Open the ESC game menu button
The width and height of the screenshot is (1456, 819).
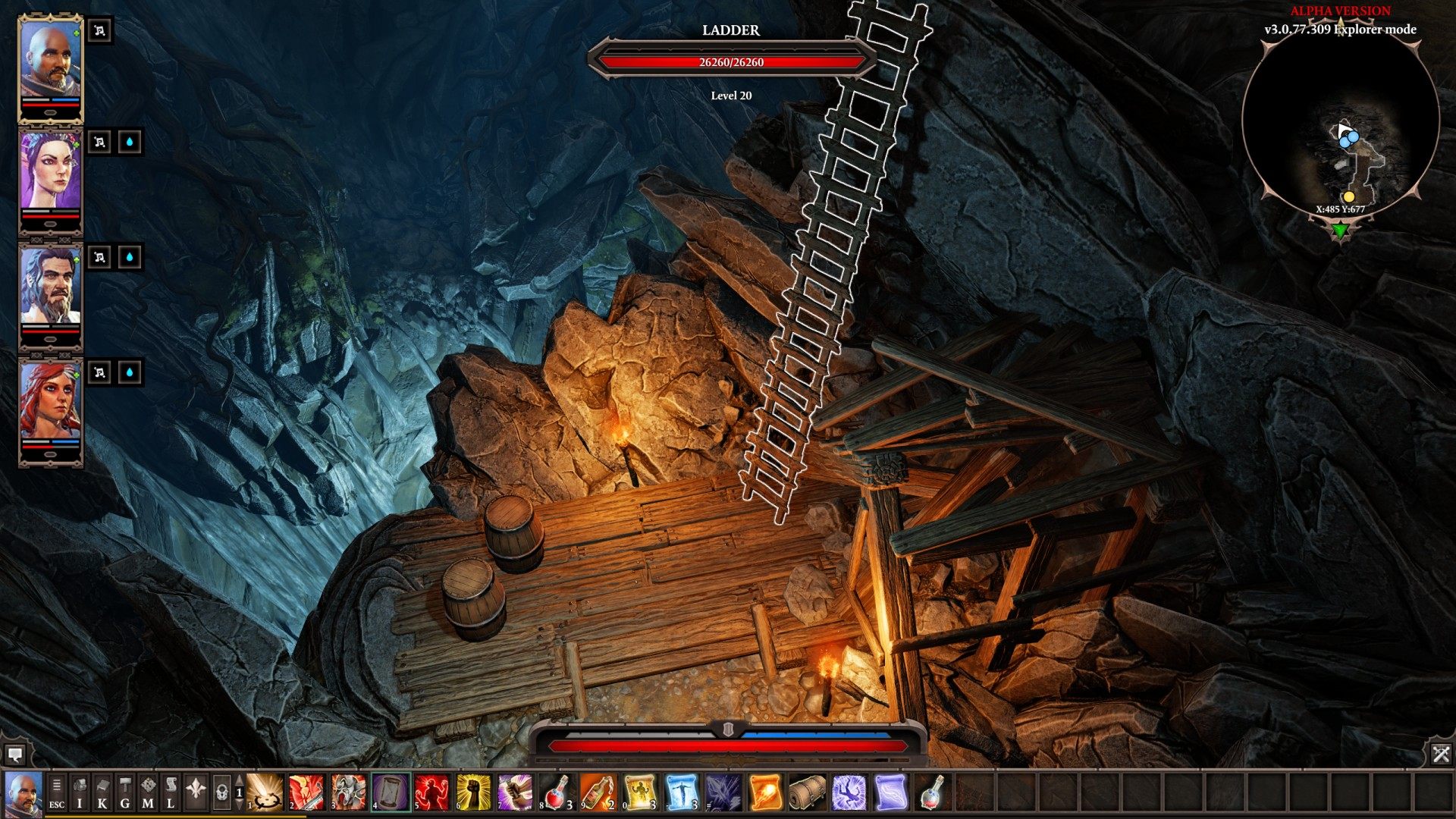tap(57, 793)
